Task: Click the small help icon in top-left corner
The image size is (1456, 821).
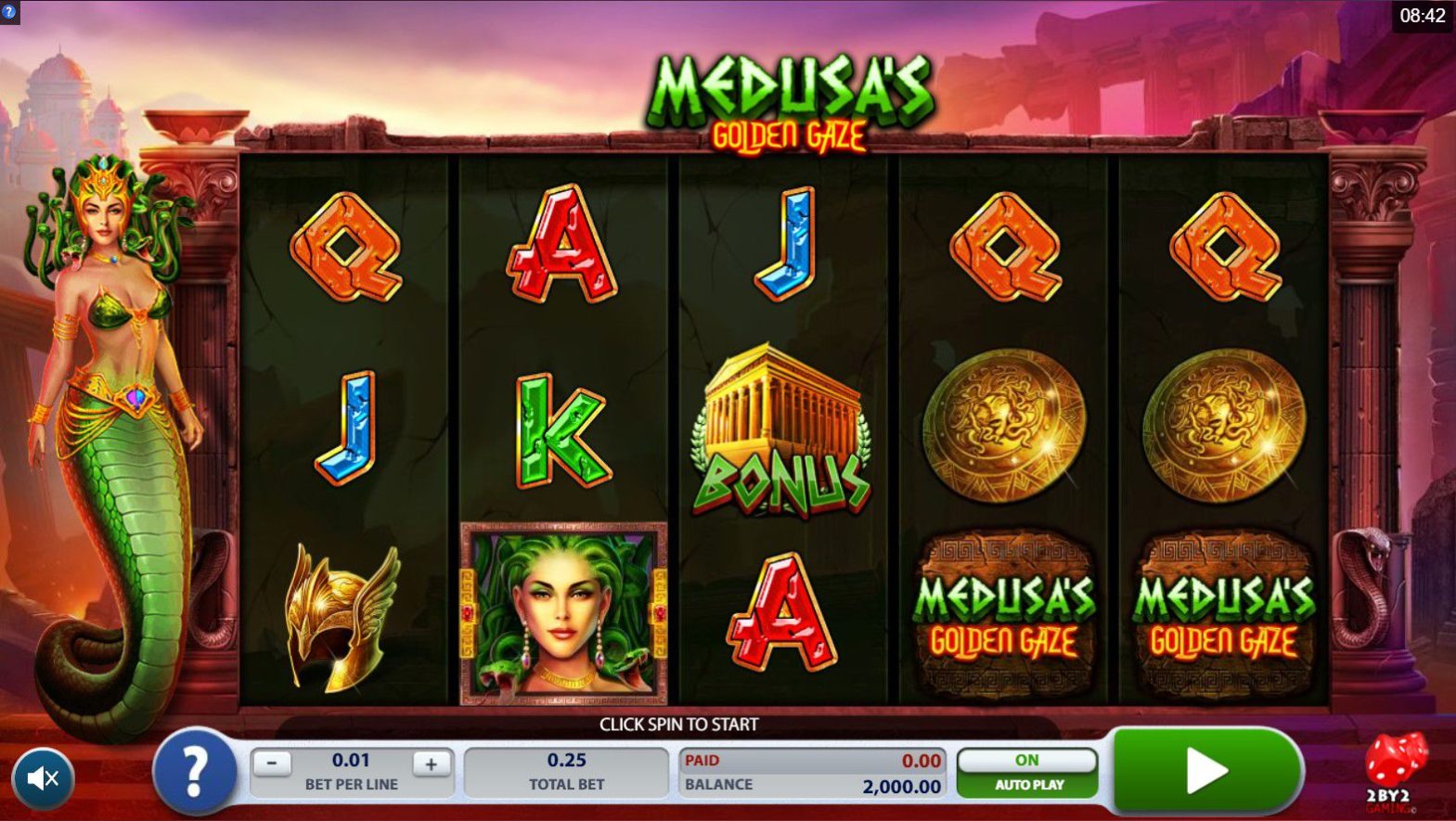Action: (9, 12)
